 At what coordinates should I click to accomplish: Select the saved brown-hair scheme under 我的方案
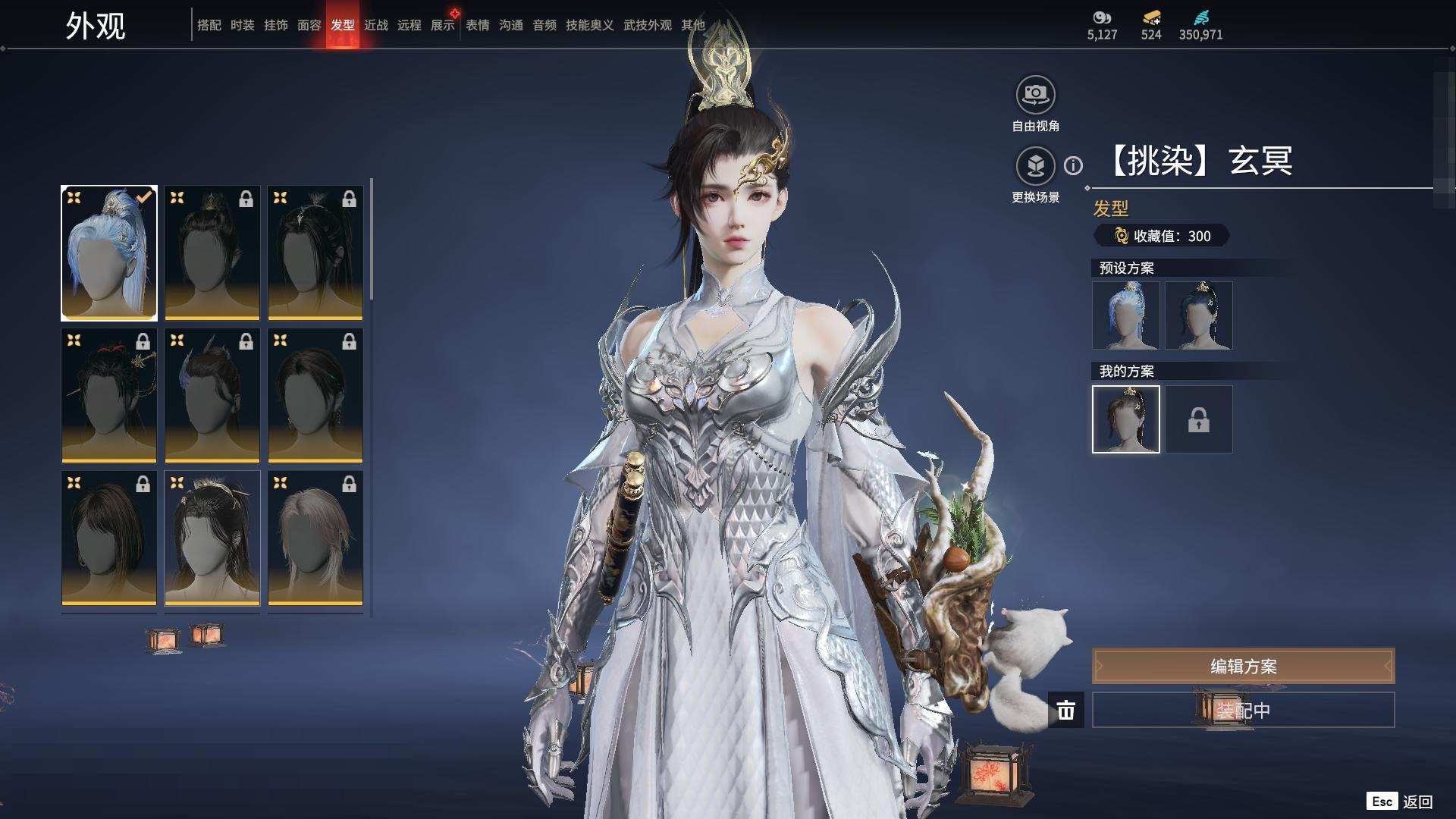[1126, 419]
